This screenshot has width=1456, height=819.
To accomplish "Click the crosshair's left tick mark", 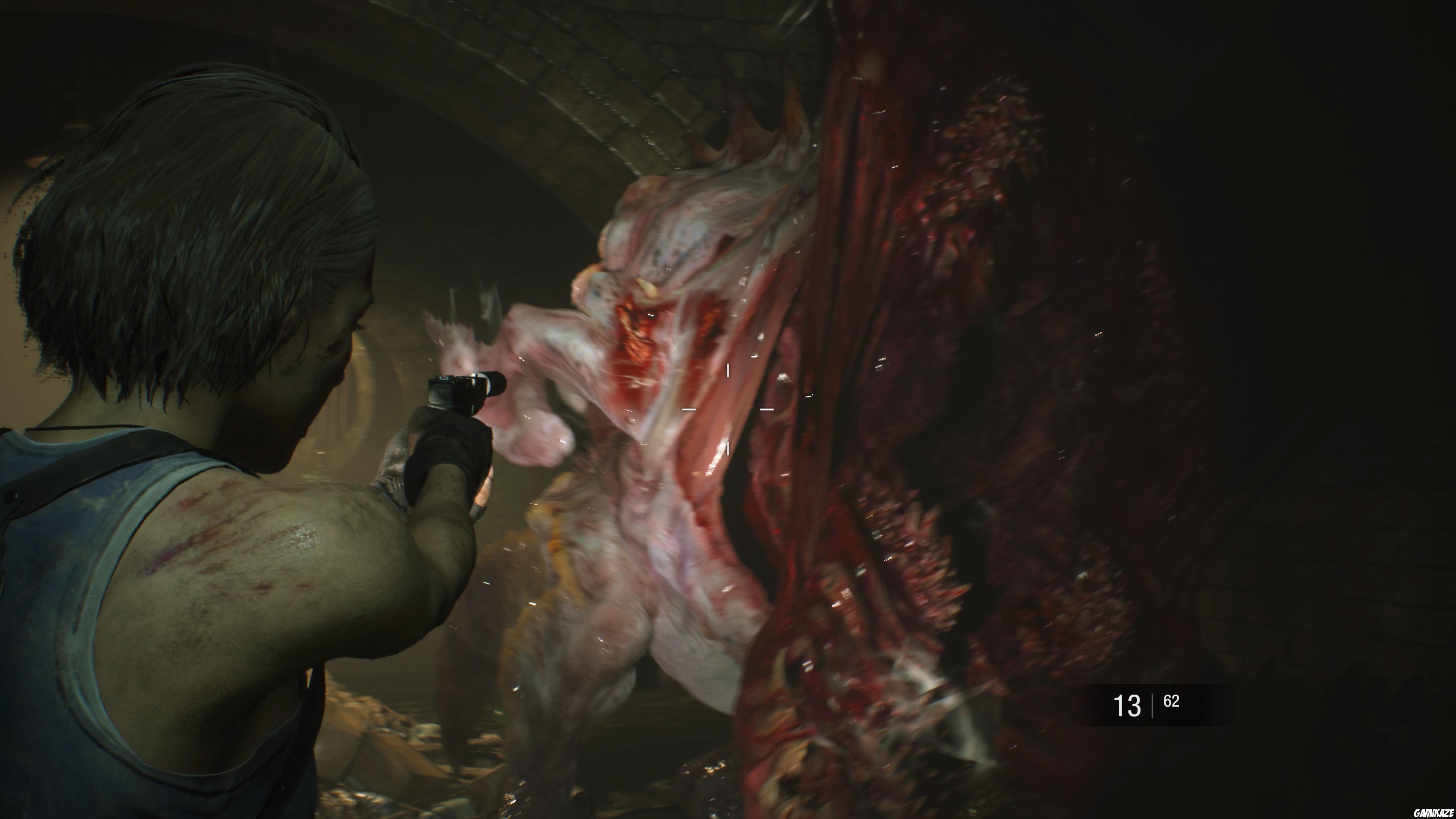I will pos(689,409).
